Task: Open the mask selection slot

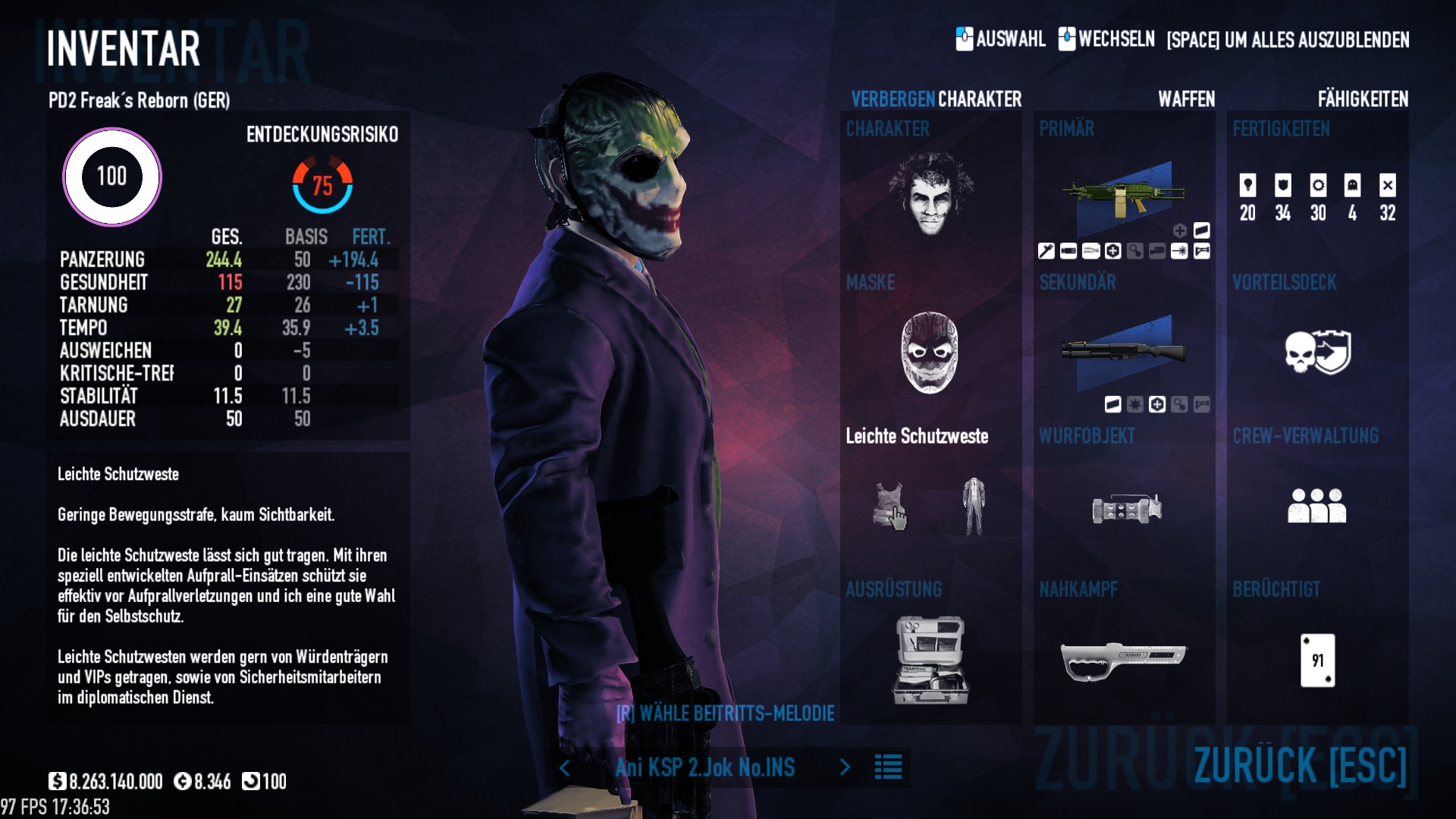Action: click(930, 352)
